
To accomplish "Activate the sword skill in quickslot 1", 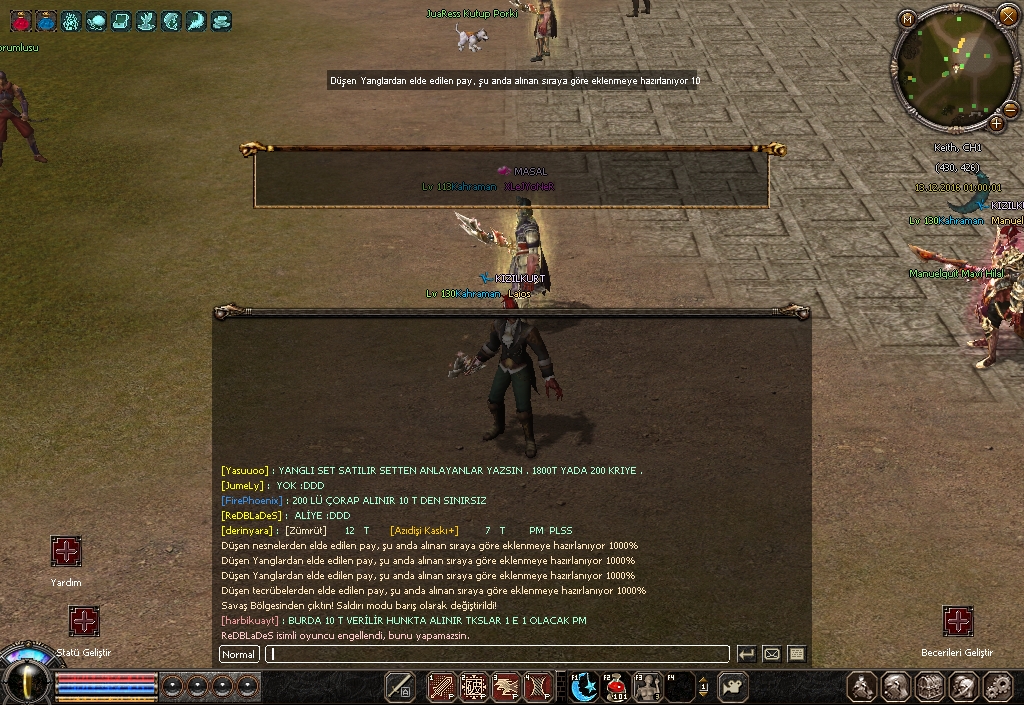I will (x=442, y=686).
